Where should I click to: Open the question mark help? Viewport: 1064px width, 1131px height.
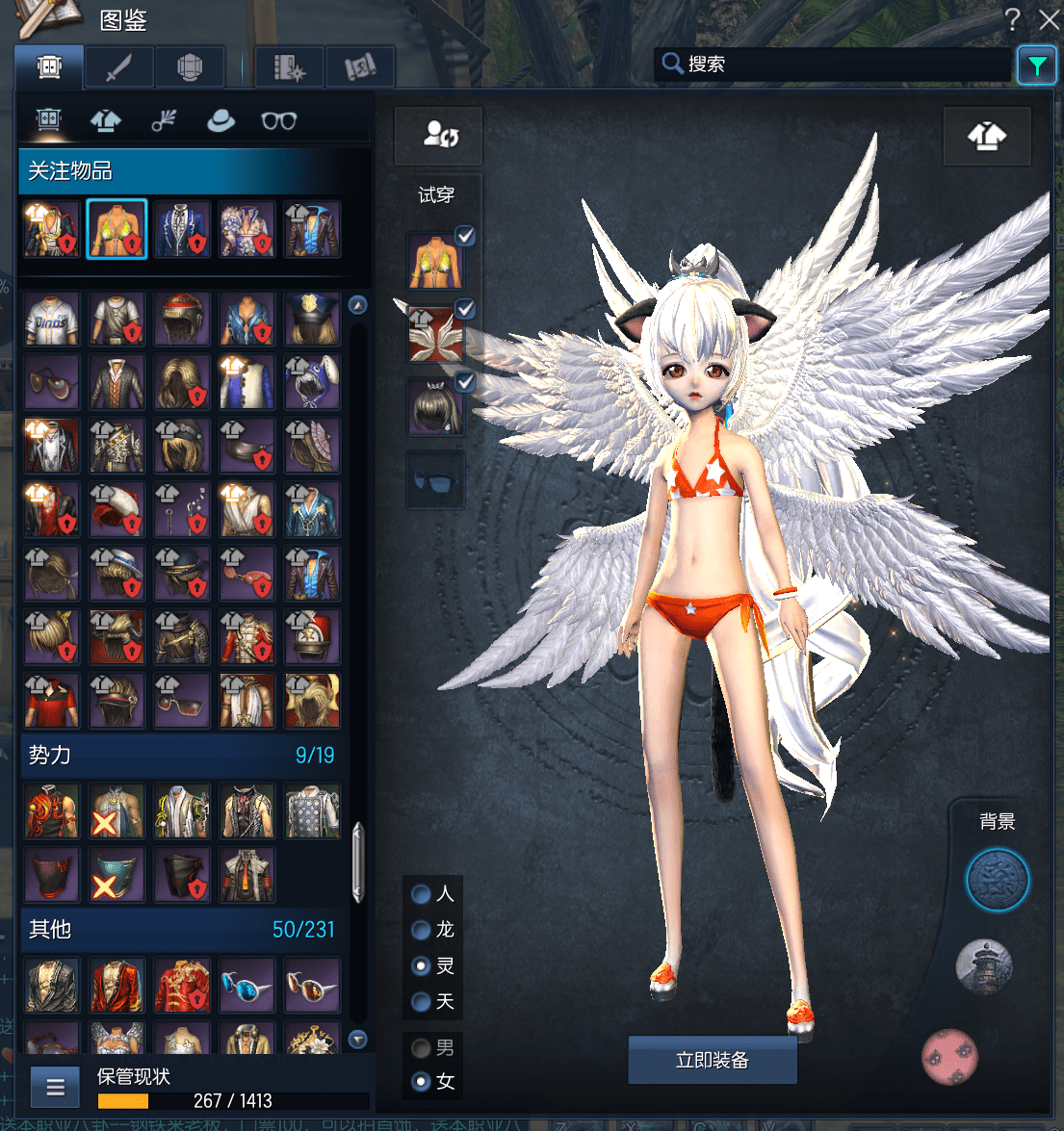tap(1012, 19)
